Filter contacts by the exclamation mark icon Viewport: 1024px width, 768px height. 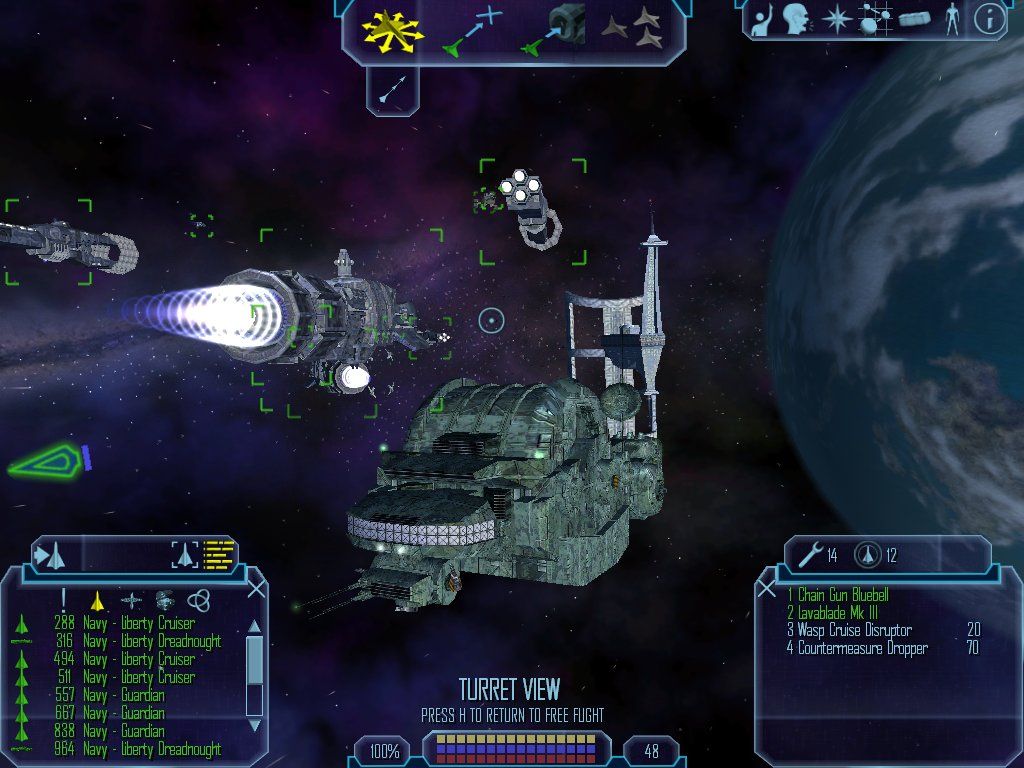[x=64, y=600]
